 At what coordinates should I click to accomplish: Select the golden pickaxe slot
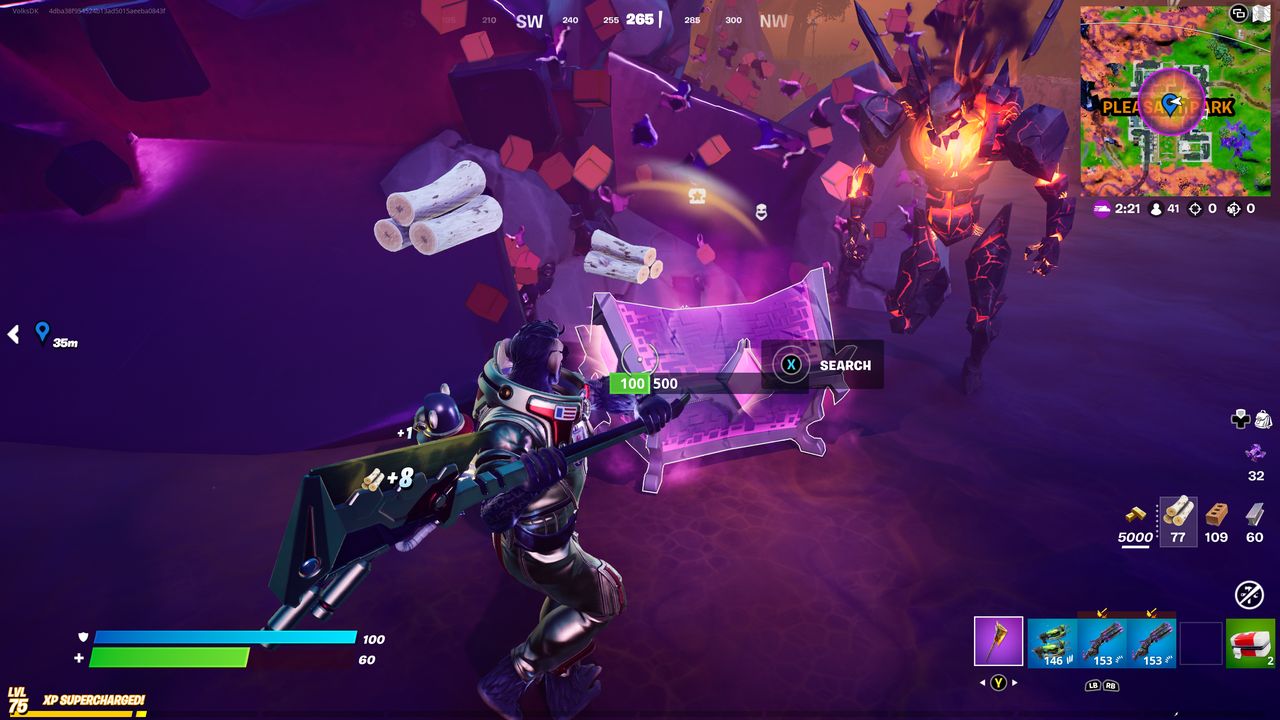click(998, 641)
